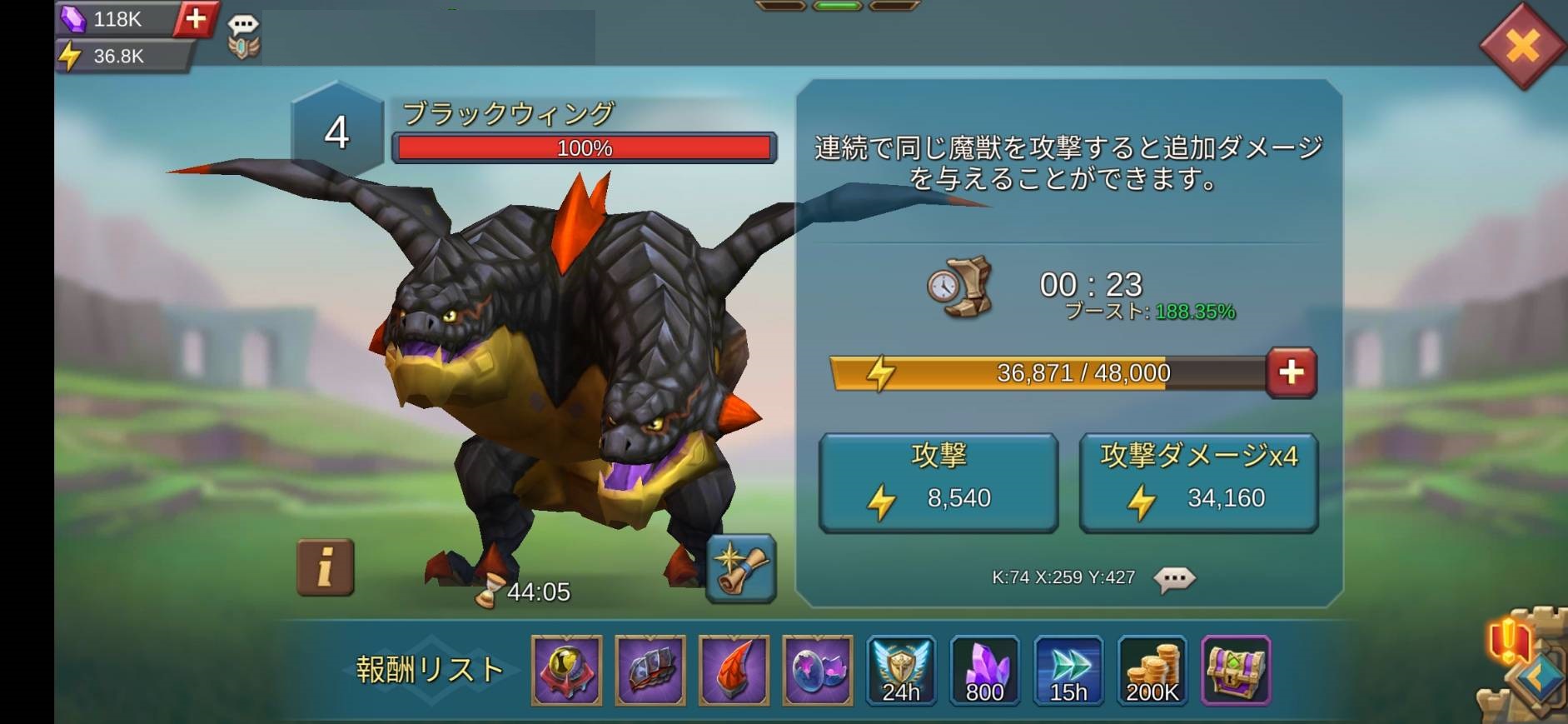
Task: Close the monster attack screen
Action: point(1522,46)
